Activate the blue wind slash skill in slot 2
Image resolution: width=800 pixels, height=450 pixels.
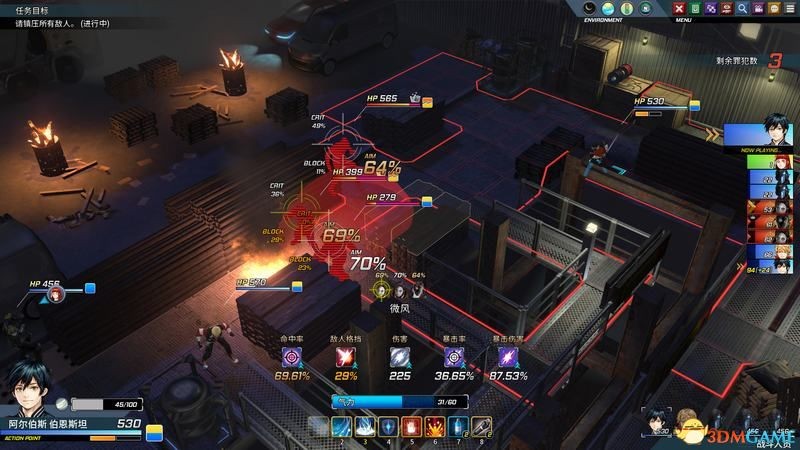(x=342, y=427)
